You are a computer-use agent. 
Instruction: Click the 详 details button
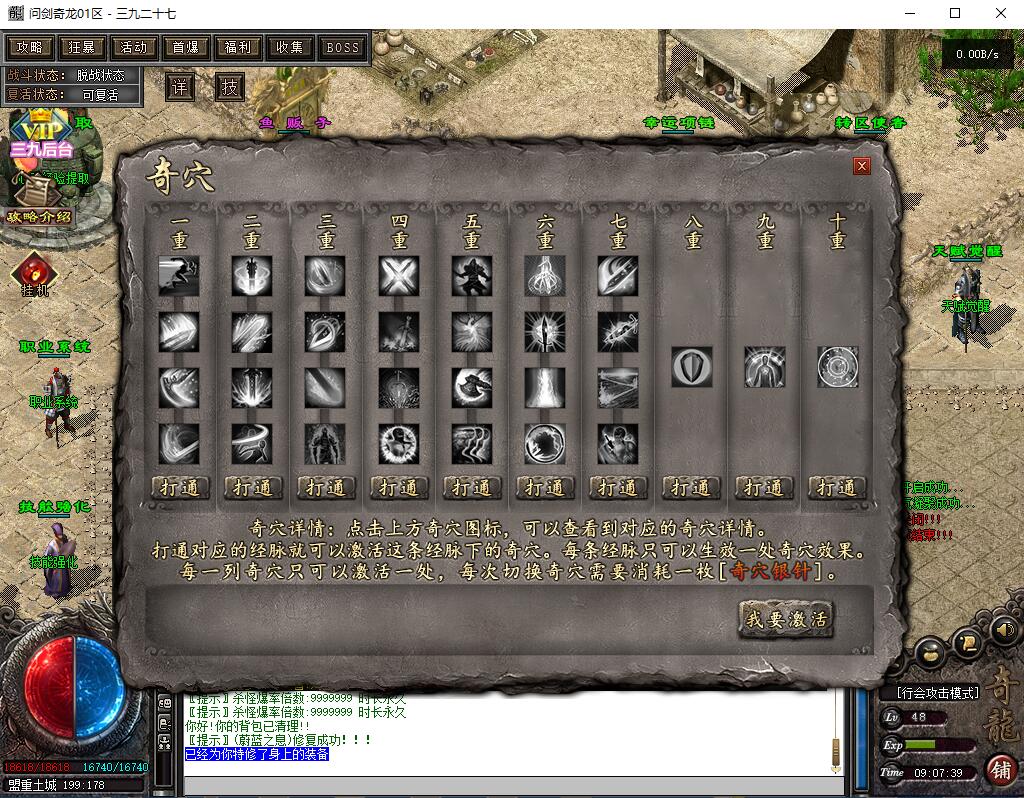pos(180,87)
